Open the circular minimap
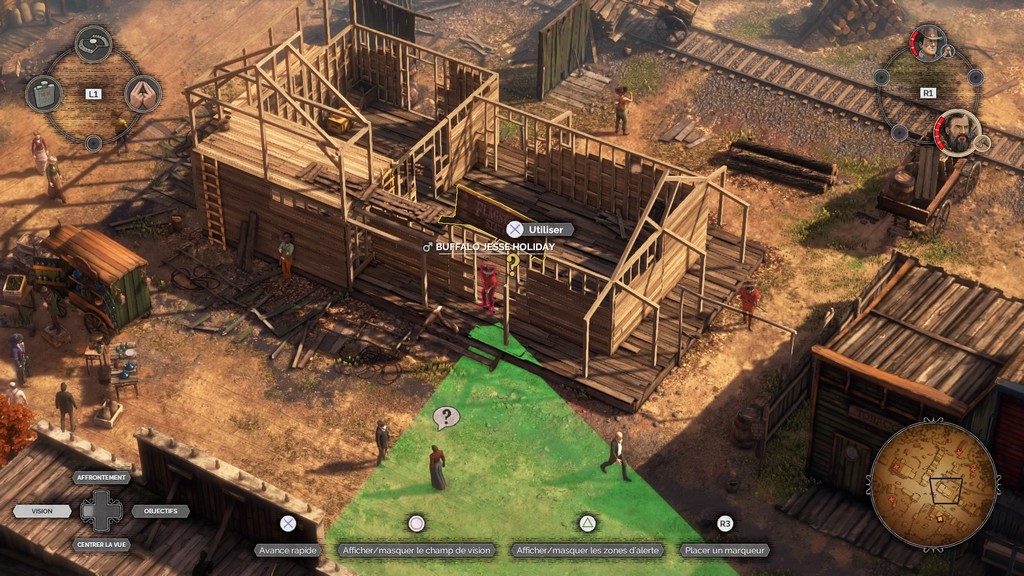Screen dimensions: 1024x576 pyautogui.click(x=933, y=485)
